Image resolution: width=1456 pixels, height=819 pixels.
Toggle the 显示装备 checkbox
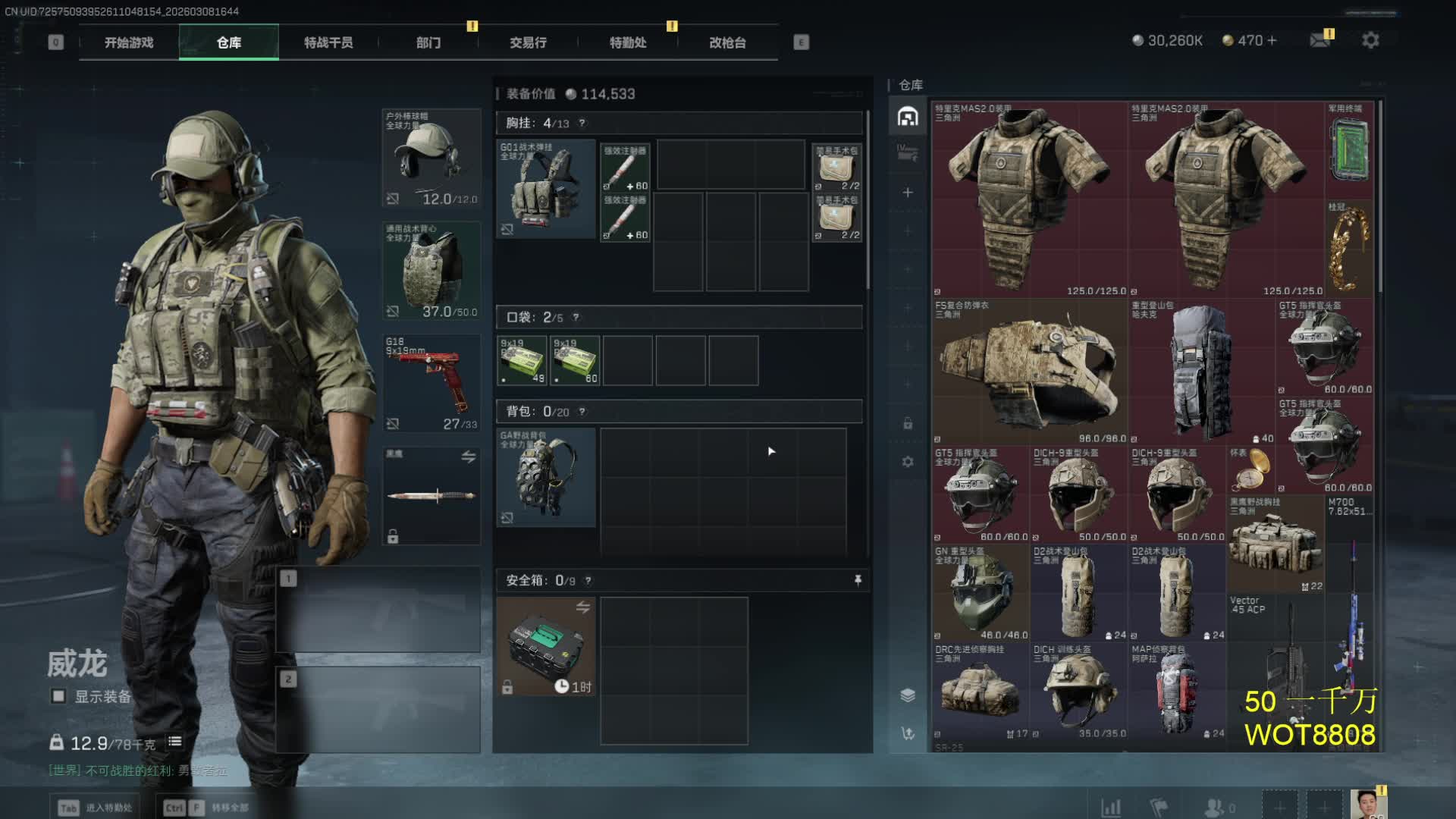coord(58,696)
